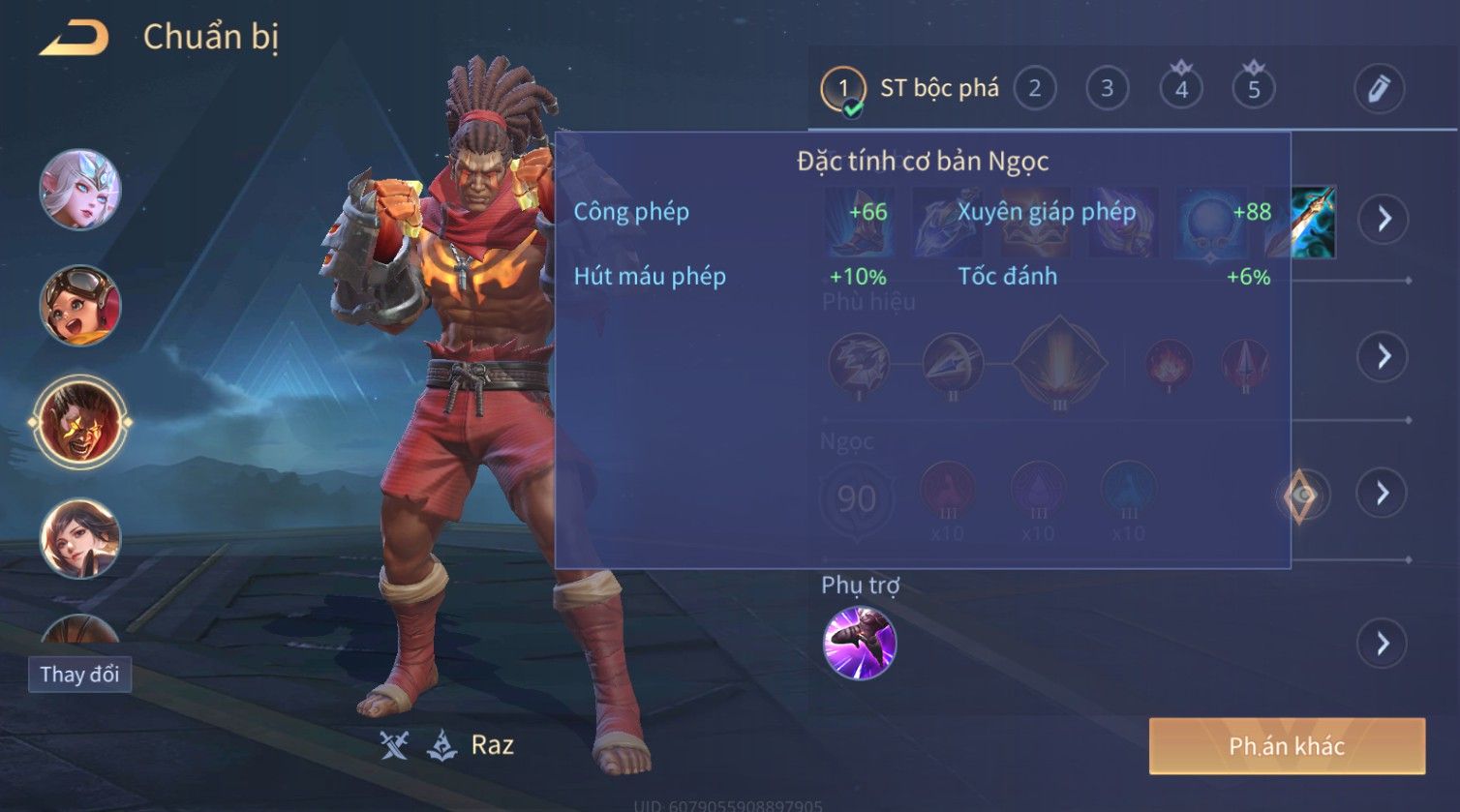Open the Ngọc gem section arrow

(1384, 494)
